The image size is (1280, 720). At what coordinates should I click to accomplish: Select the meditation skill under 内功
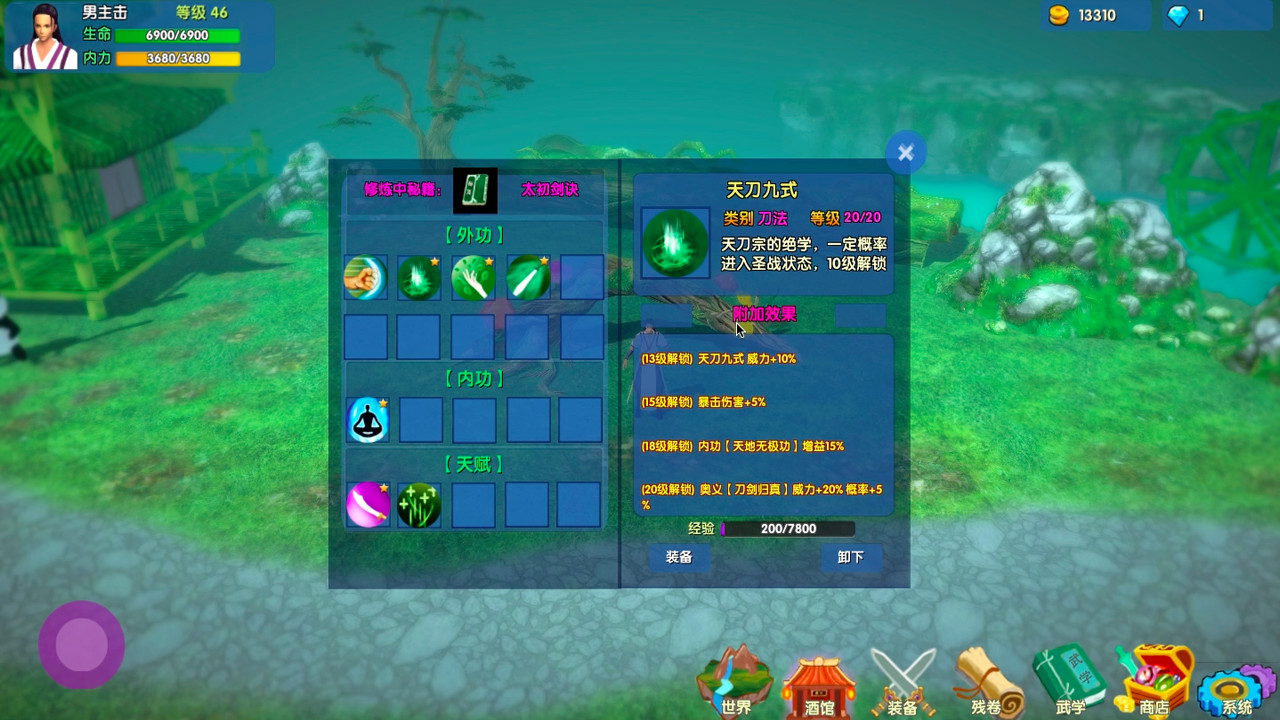(x=365, y=420)
